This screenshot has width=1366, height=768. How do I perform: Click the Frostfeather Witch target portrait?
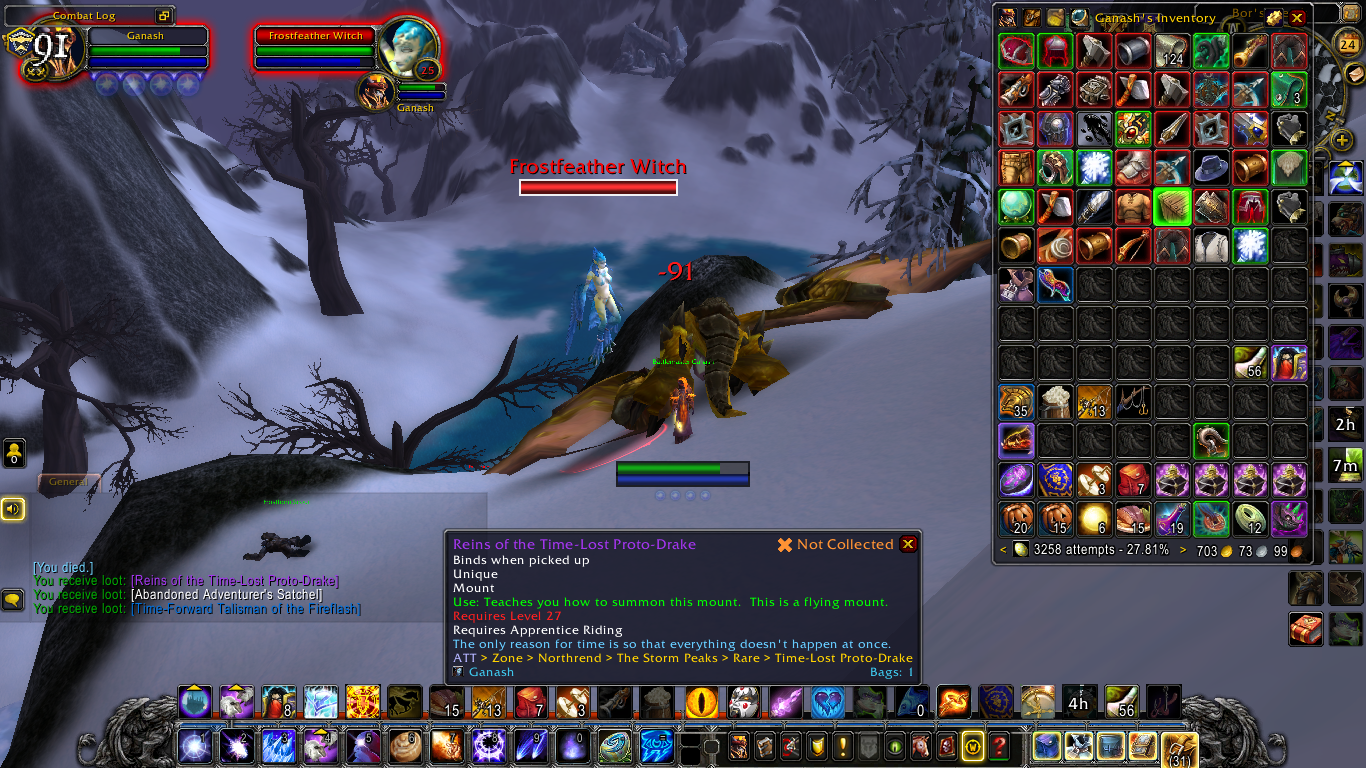click(410, 48)
